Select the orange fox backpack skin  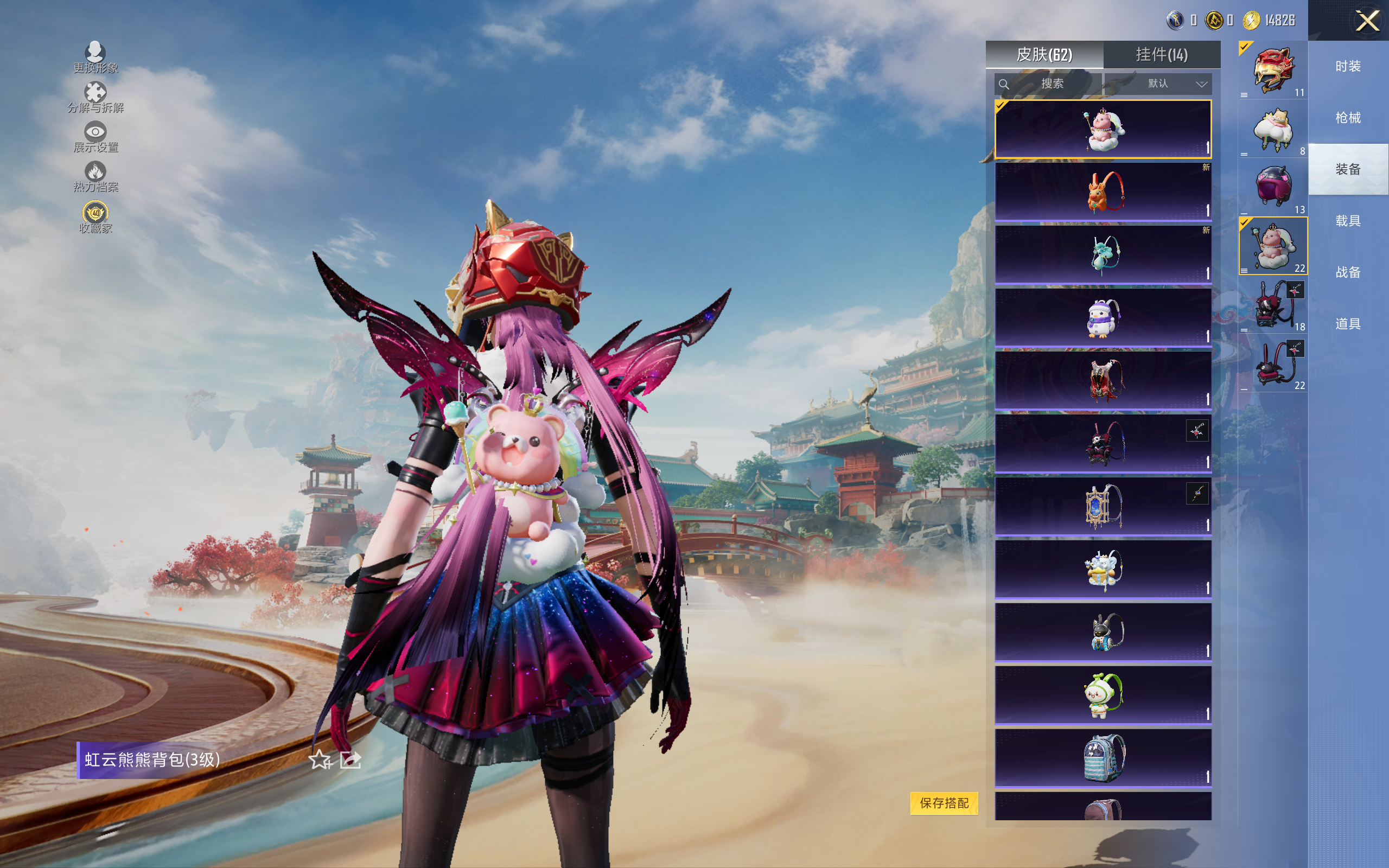1103,192
